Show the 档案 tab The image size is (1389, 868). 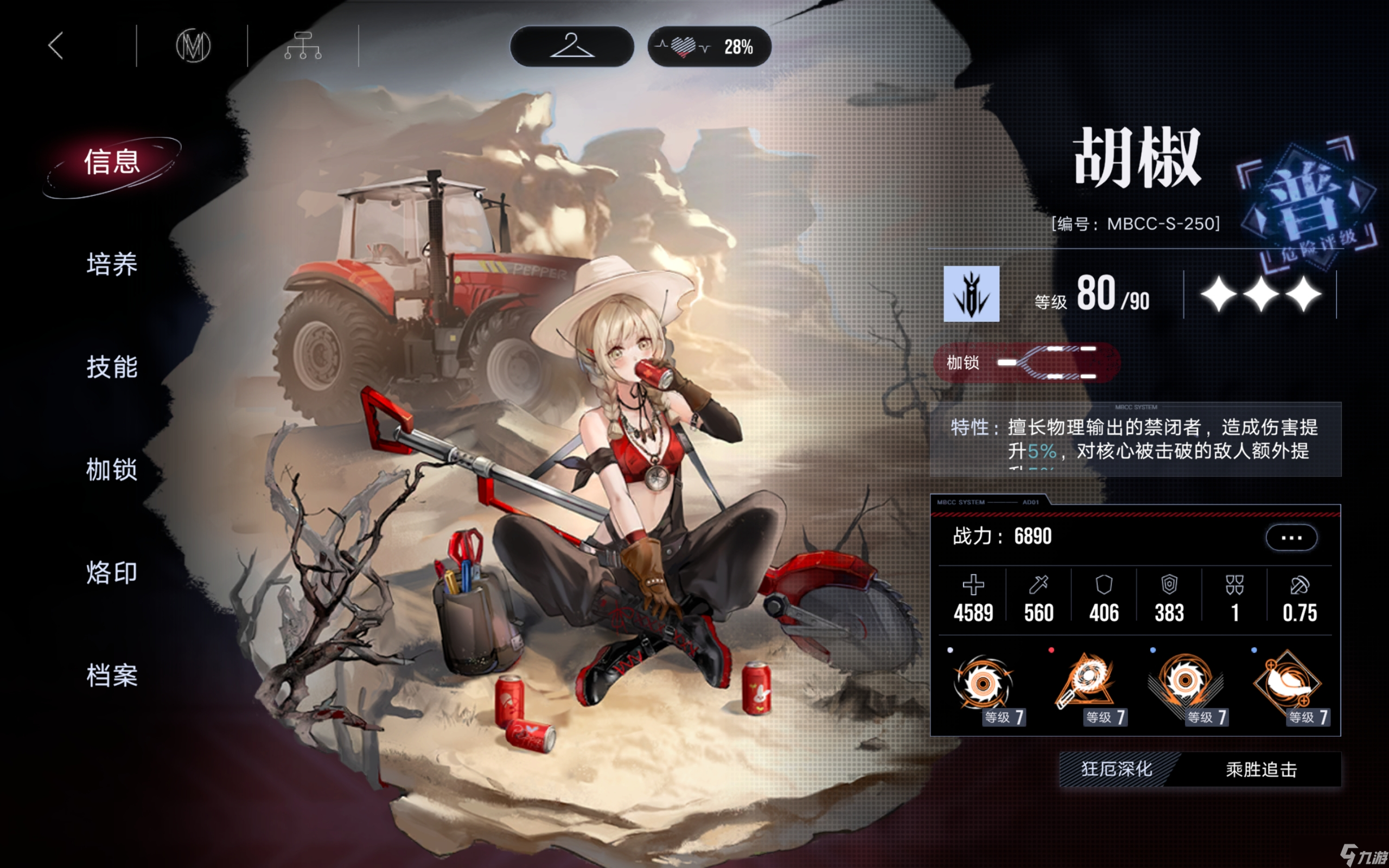[112, 676]
